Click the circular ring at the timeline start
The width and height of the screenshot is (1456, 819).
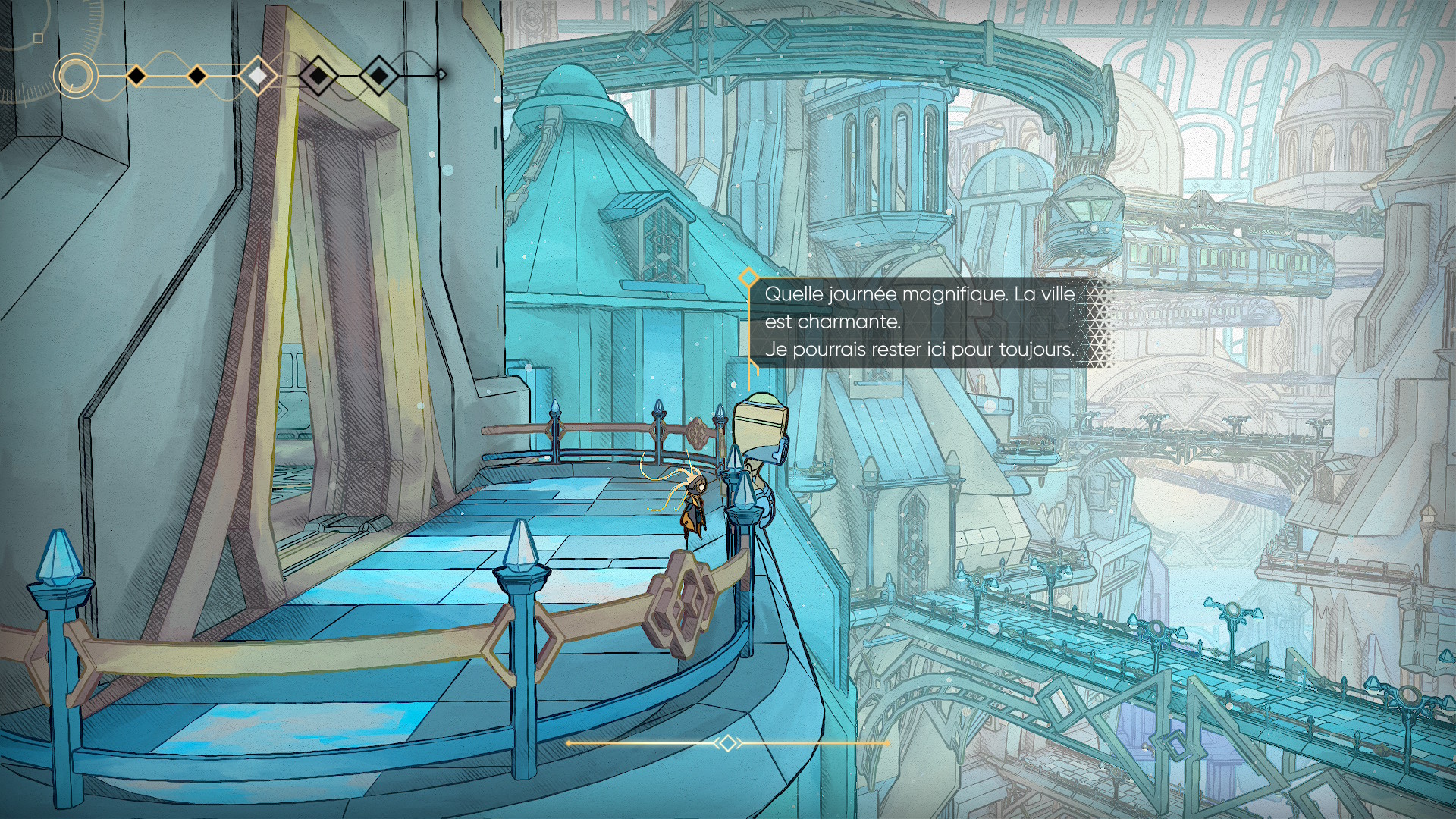(x=75, y=76)
